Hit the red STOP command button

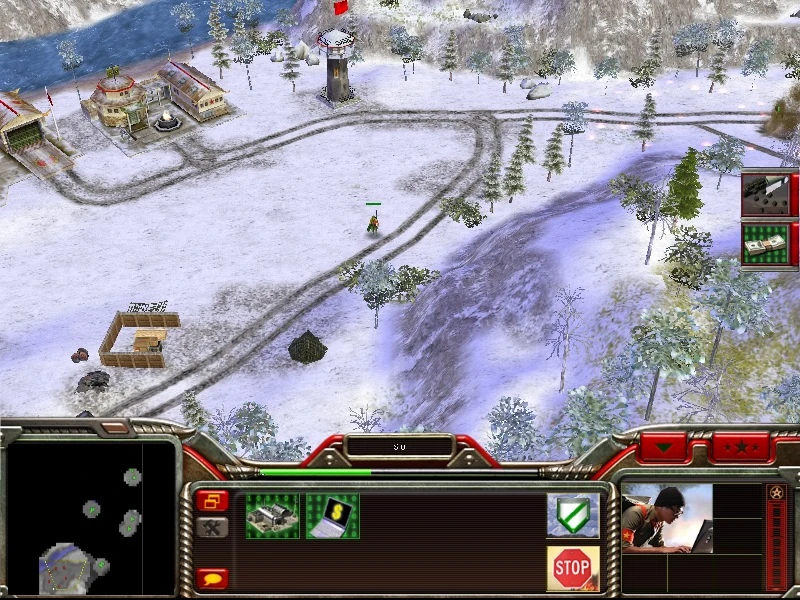[572, 567]
